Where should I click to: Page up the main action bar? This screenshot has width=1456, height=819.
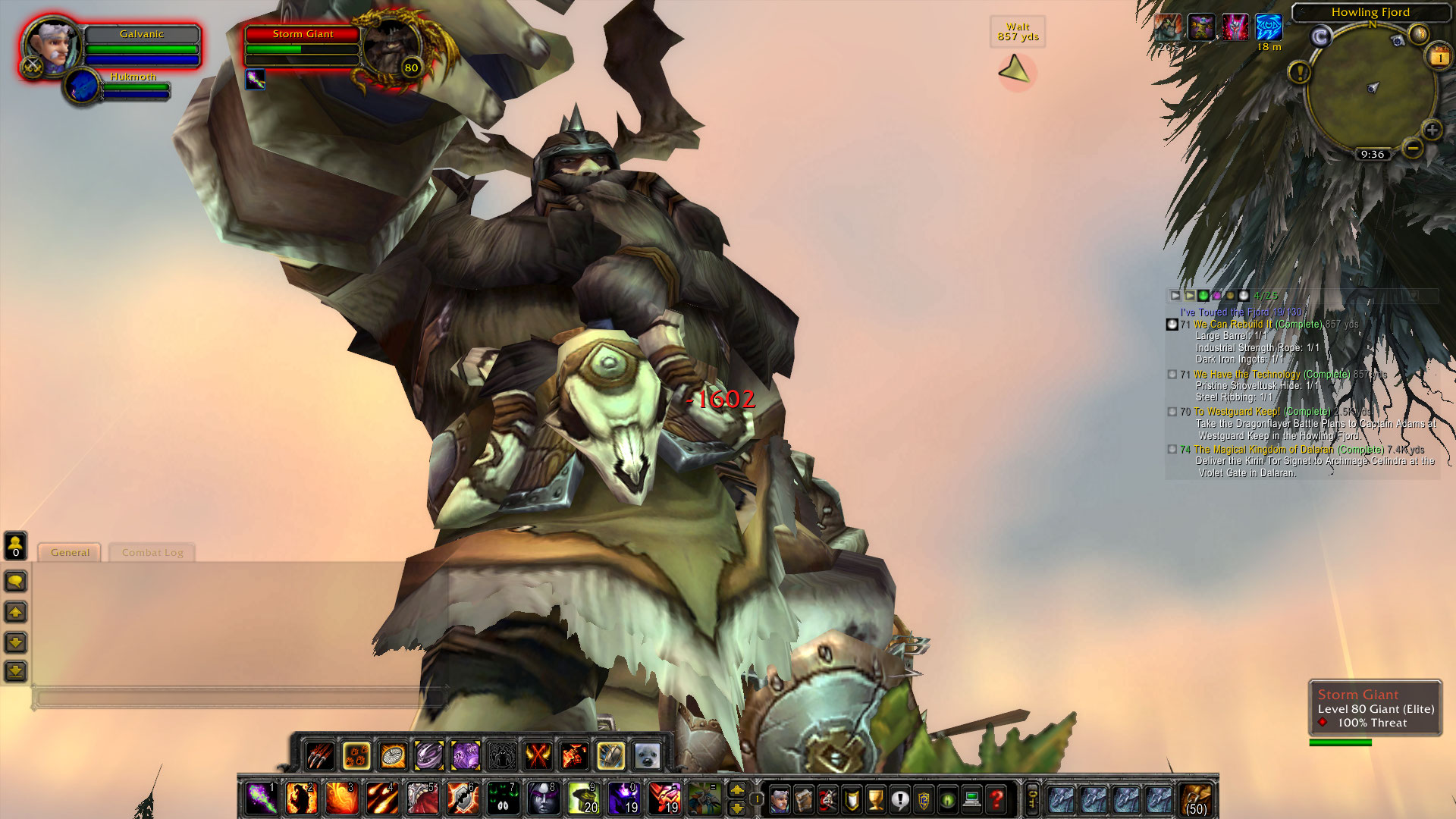[736, 790]
